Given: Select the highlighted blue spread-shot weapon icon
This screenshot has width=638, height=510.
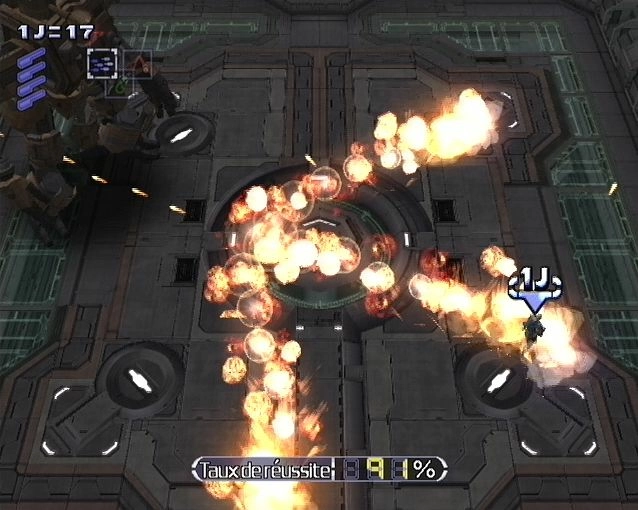Looking at the screenshot, I should click(x=102, y=63).
